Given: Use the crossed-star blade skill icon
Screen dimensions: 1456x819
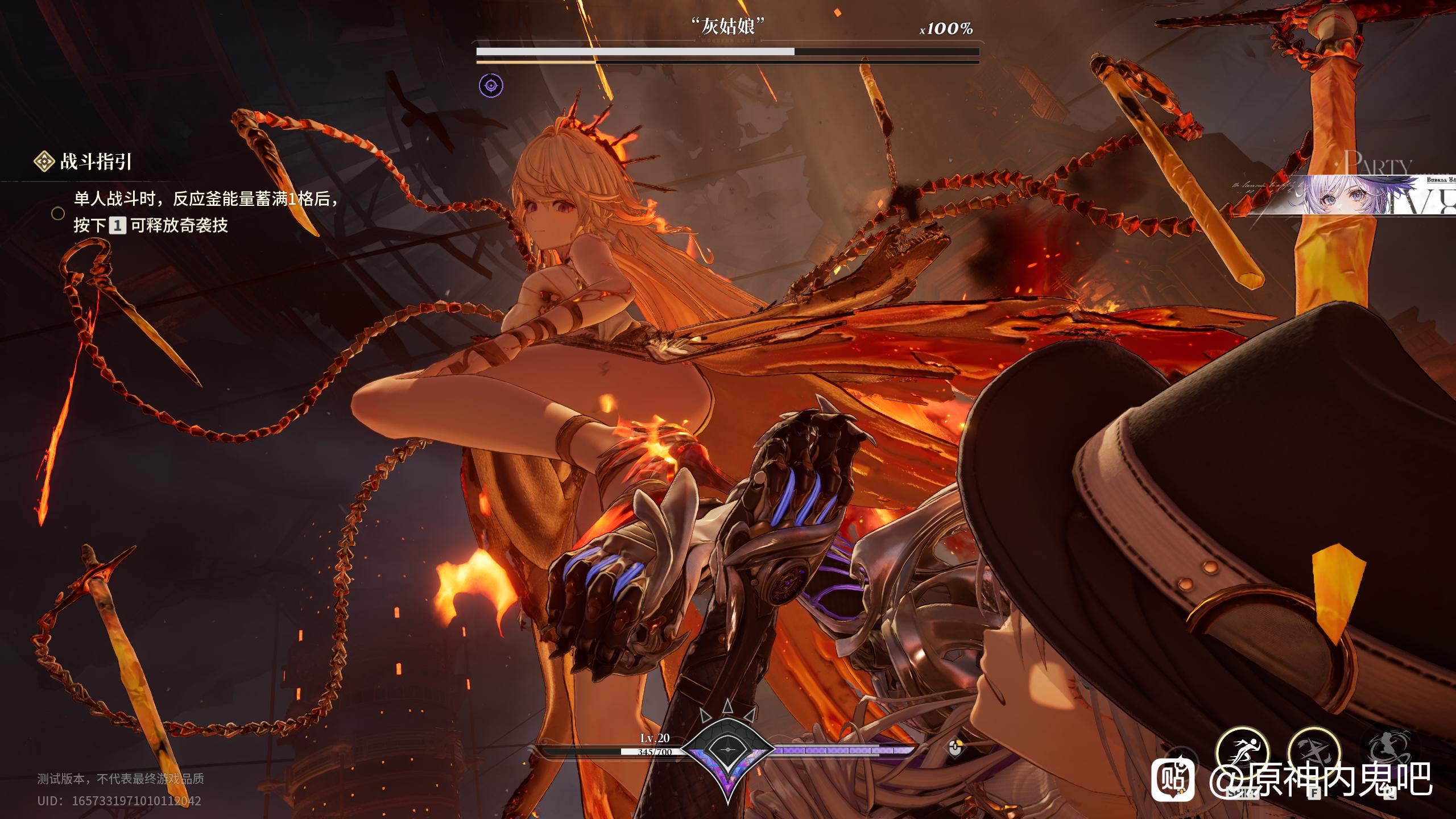Looking at the screenshot, I should [1314, 754].
